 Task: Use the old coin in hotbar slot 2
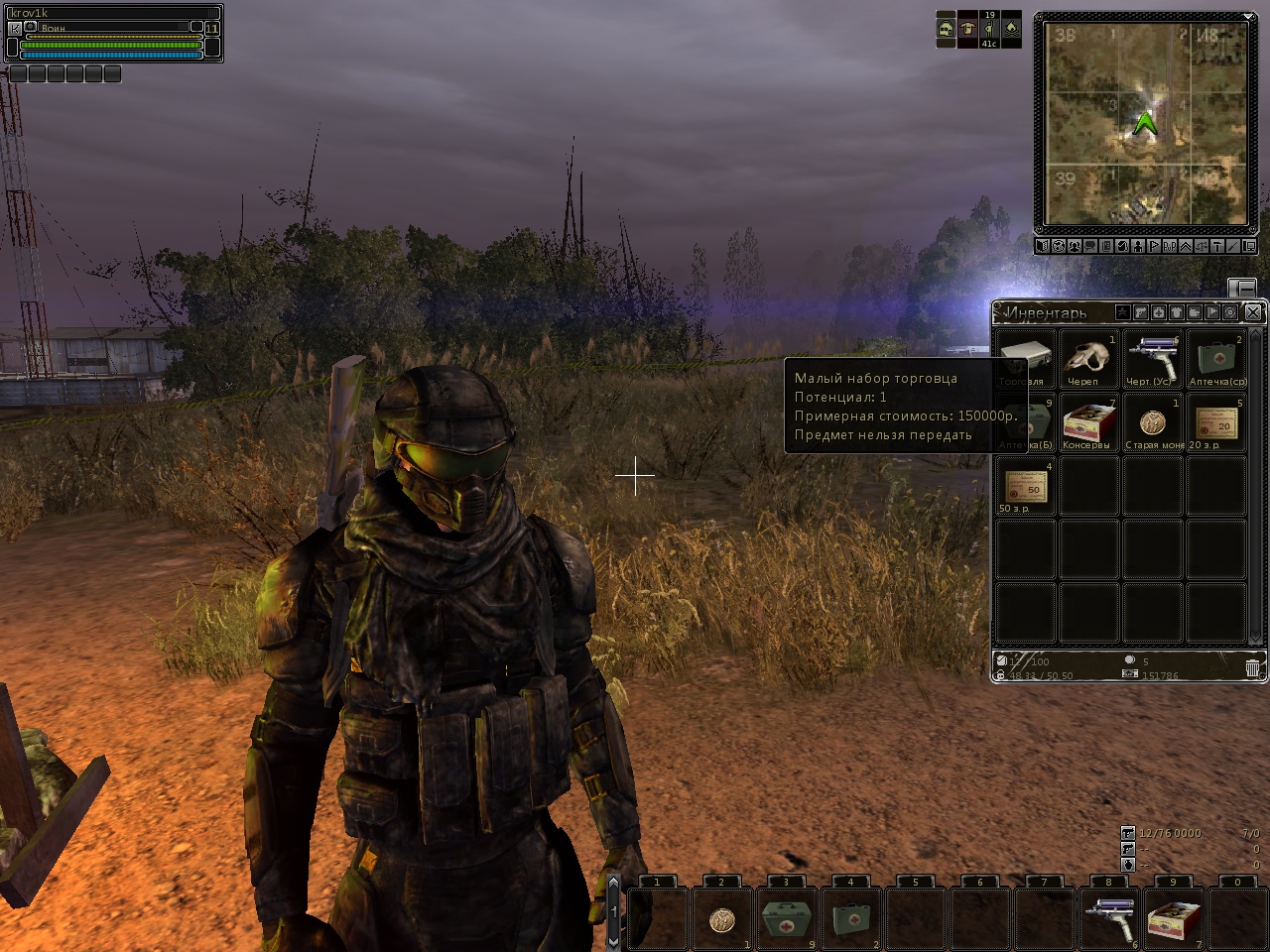click(721, 918)
